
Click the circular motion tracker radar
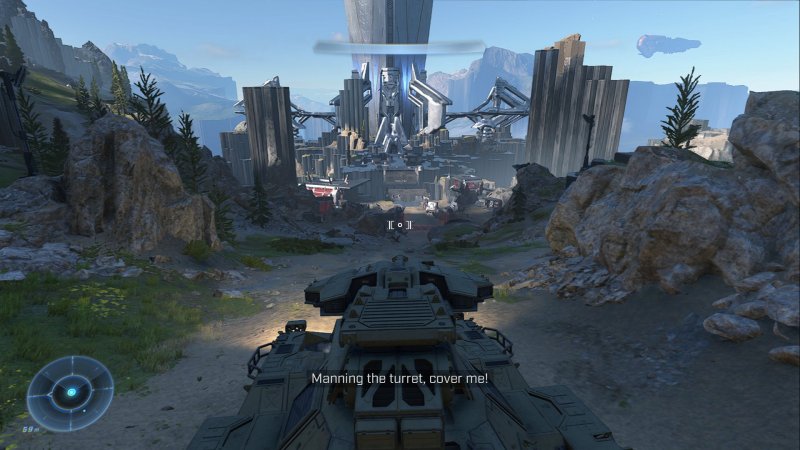pos(70,393)
